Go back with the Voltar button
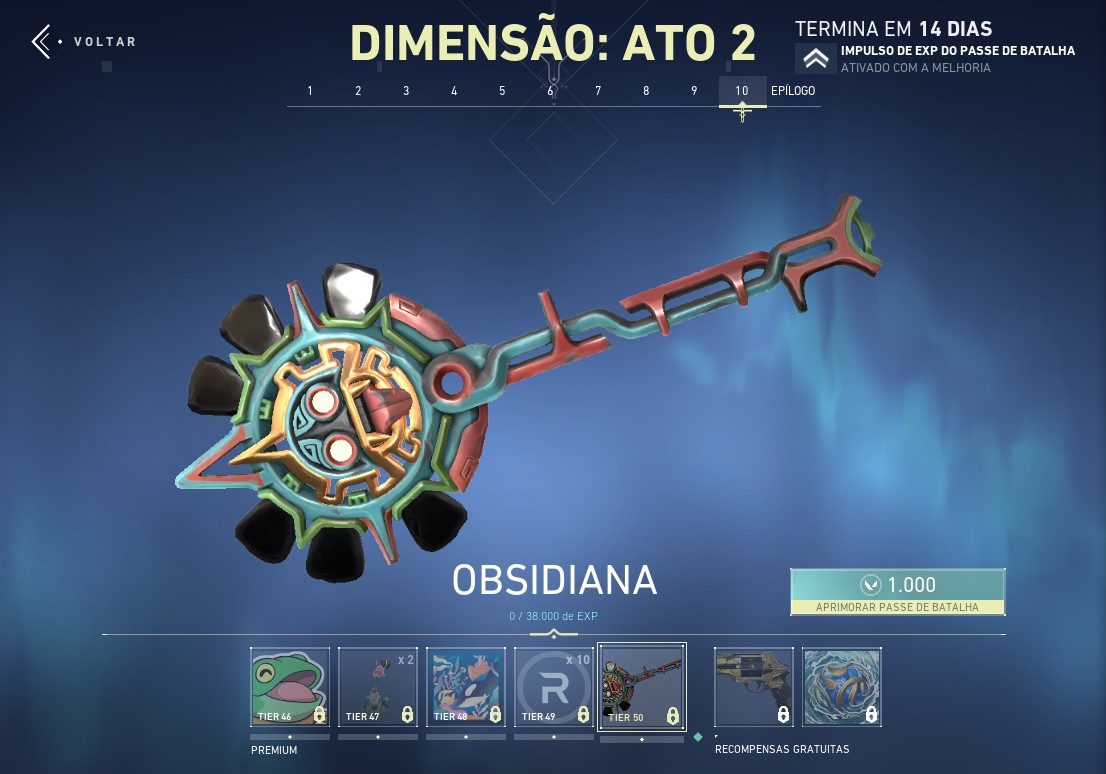 click(x=85, y=42)
